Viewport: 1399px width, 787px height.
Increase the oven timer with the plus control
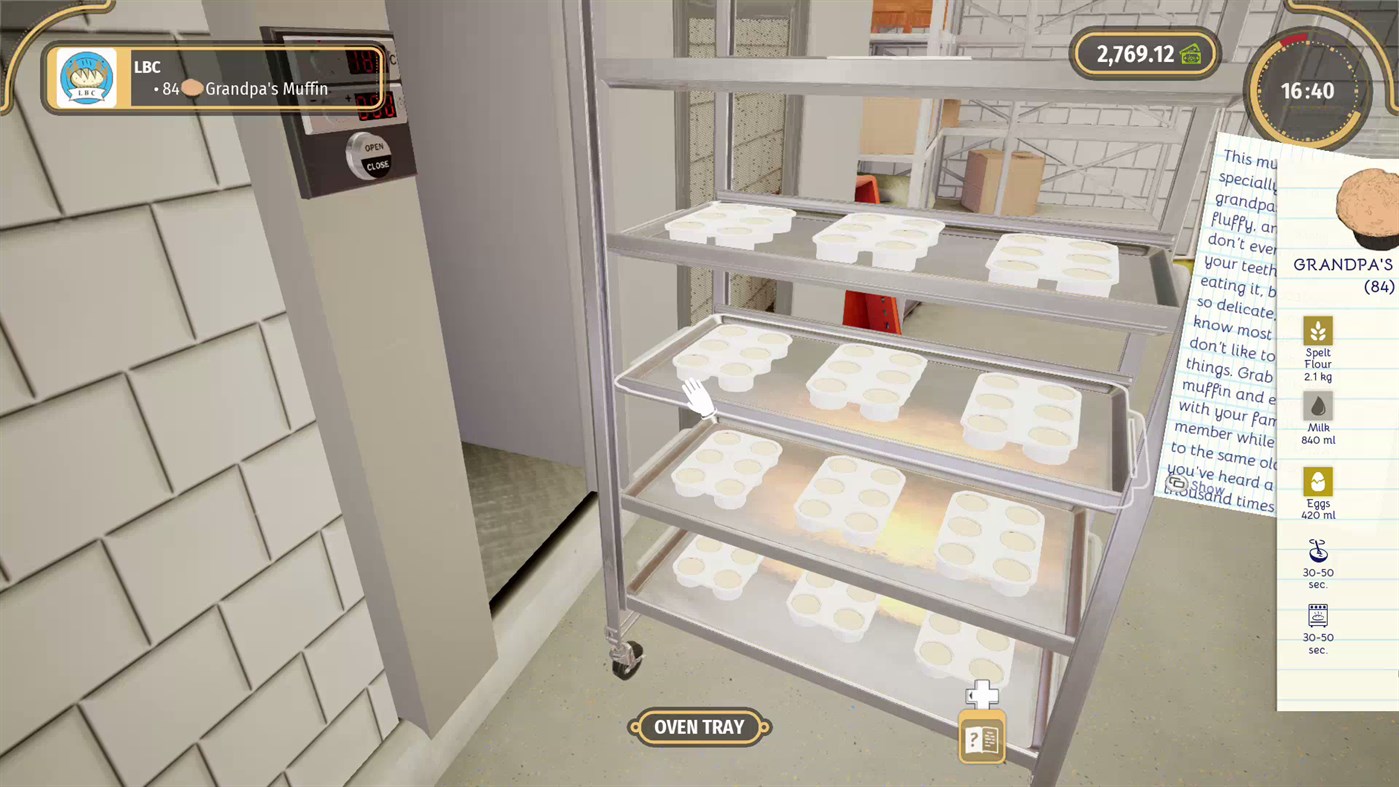tap(349, 97)
